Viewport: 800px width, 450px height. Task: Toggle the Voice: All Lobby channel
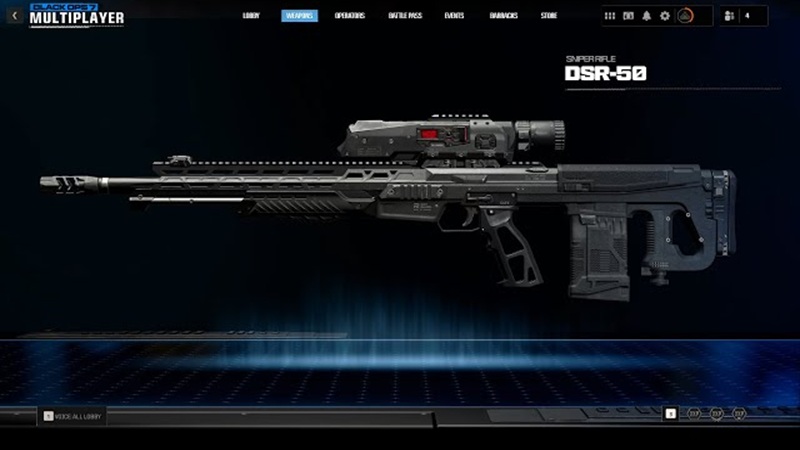coord(72,416)
